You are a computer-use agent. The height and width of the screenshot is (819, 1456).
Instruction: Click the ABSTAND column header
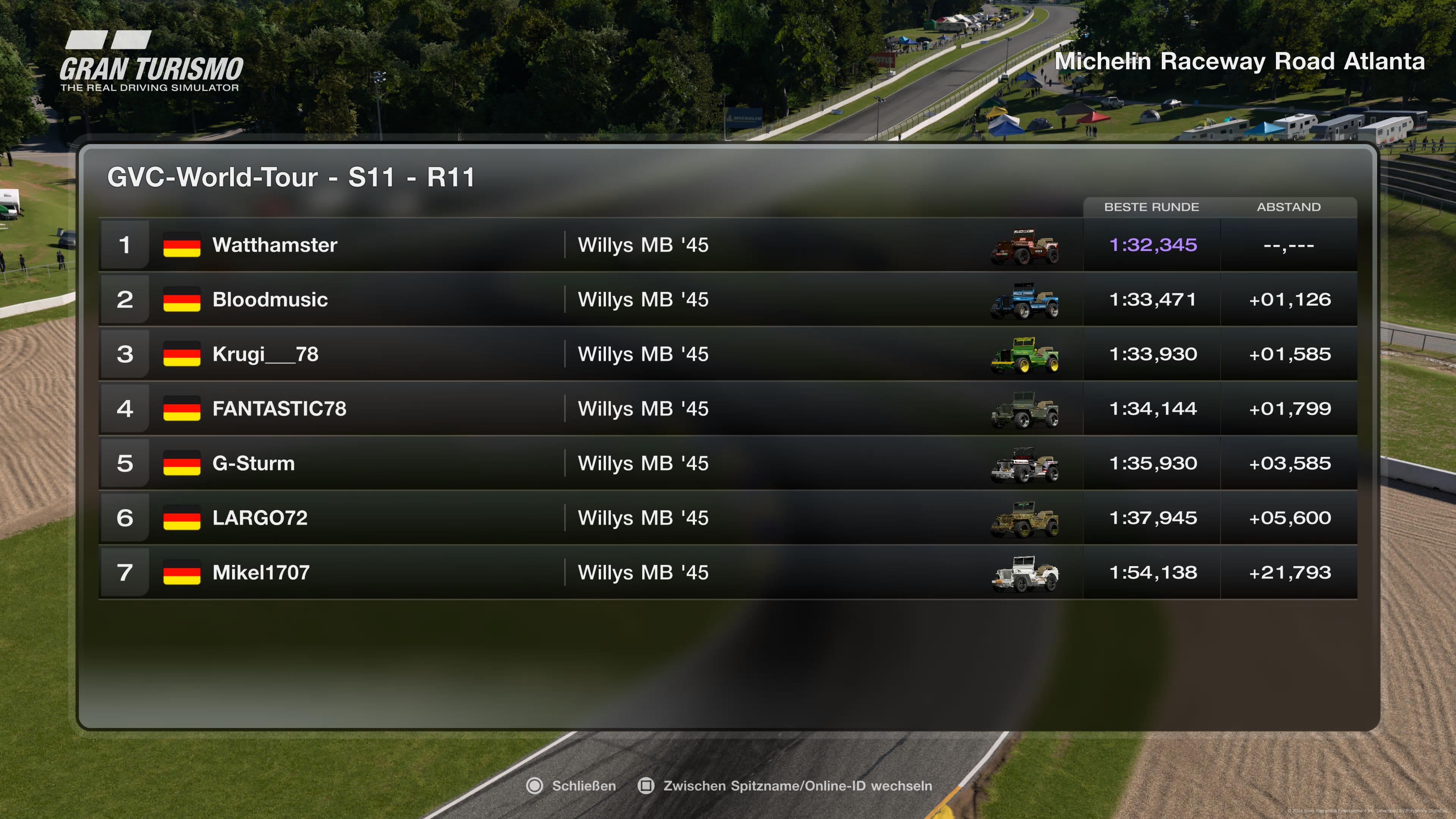click(x=1289, y=207)
